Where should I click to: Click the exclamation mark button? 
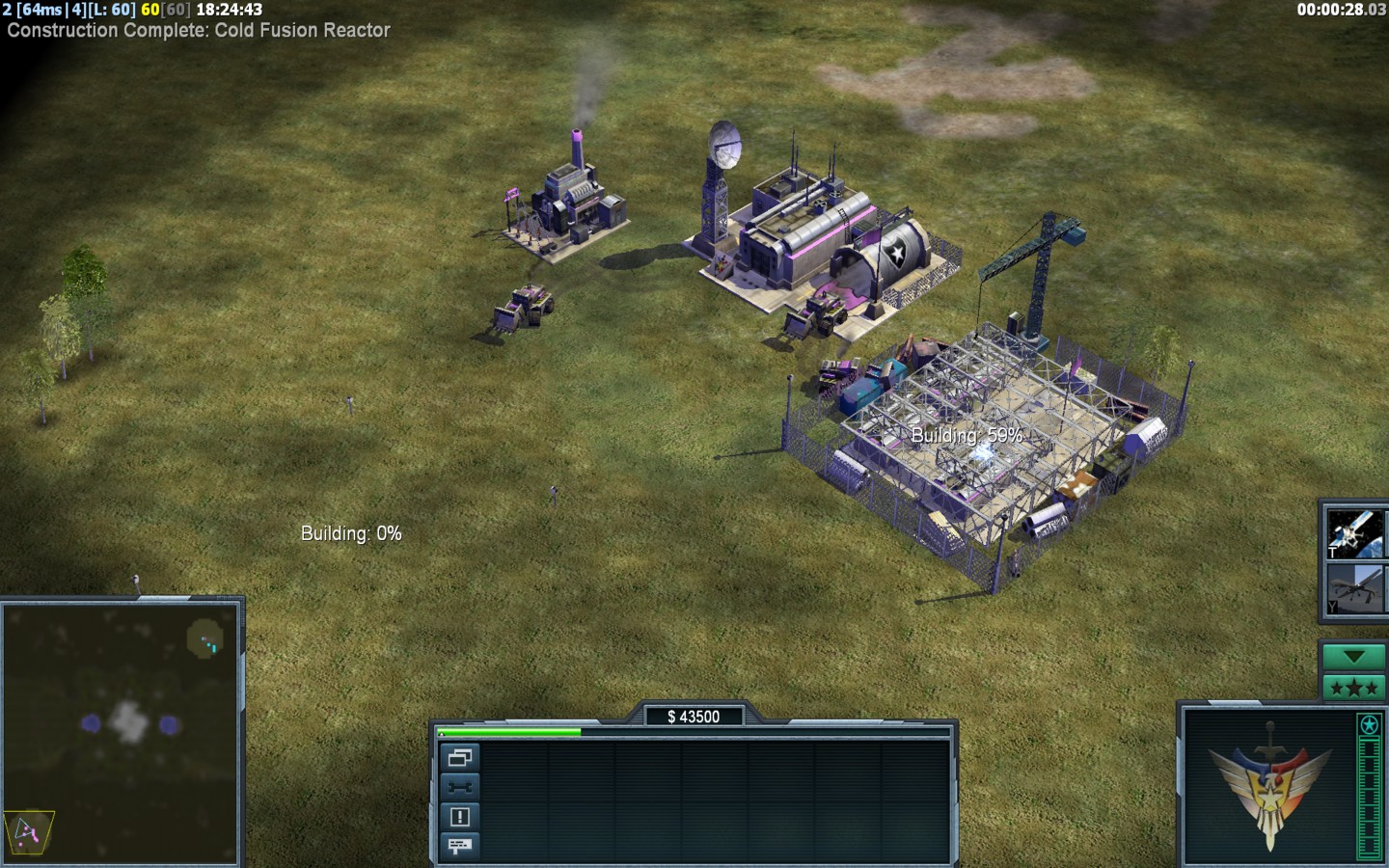point(459,817)
